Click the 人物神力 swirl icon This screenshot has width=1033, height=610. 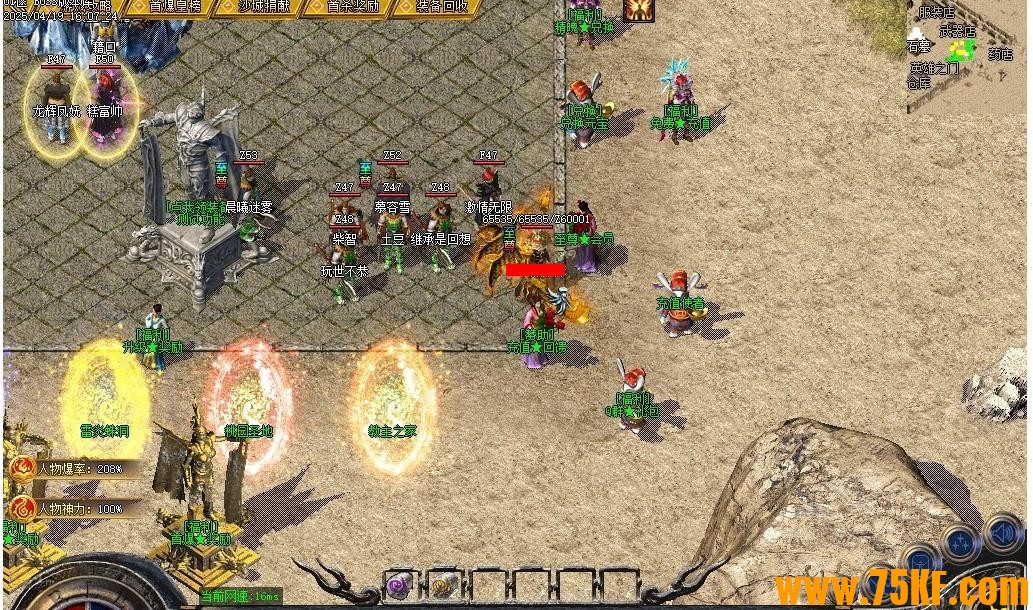pos(21,508)
